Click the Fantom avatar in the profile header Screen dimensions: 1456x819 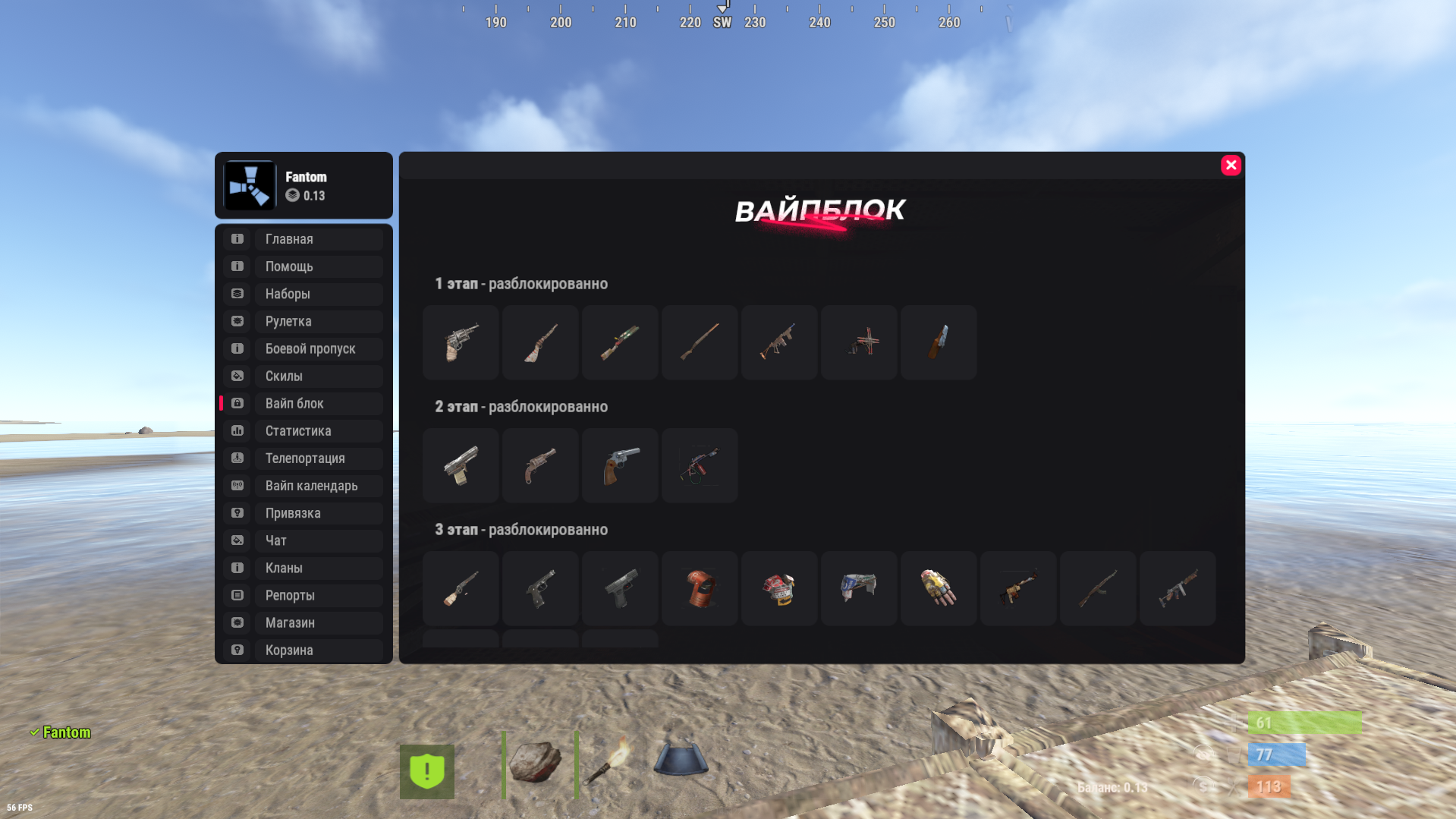[x=250, y=185]
